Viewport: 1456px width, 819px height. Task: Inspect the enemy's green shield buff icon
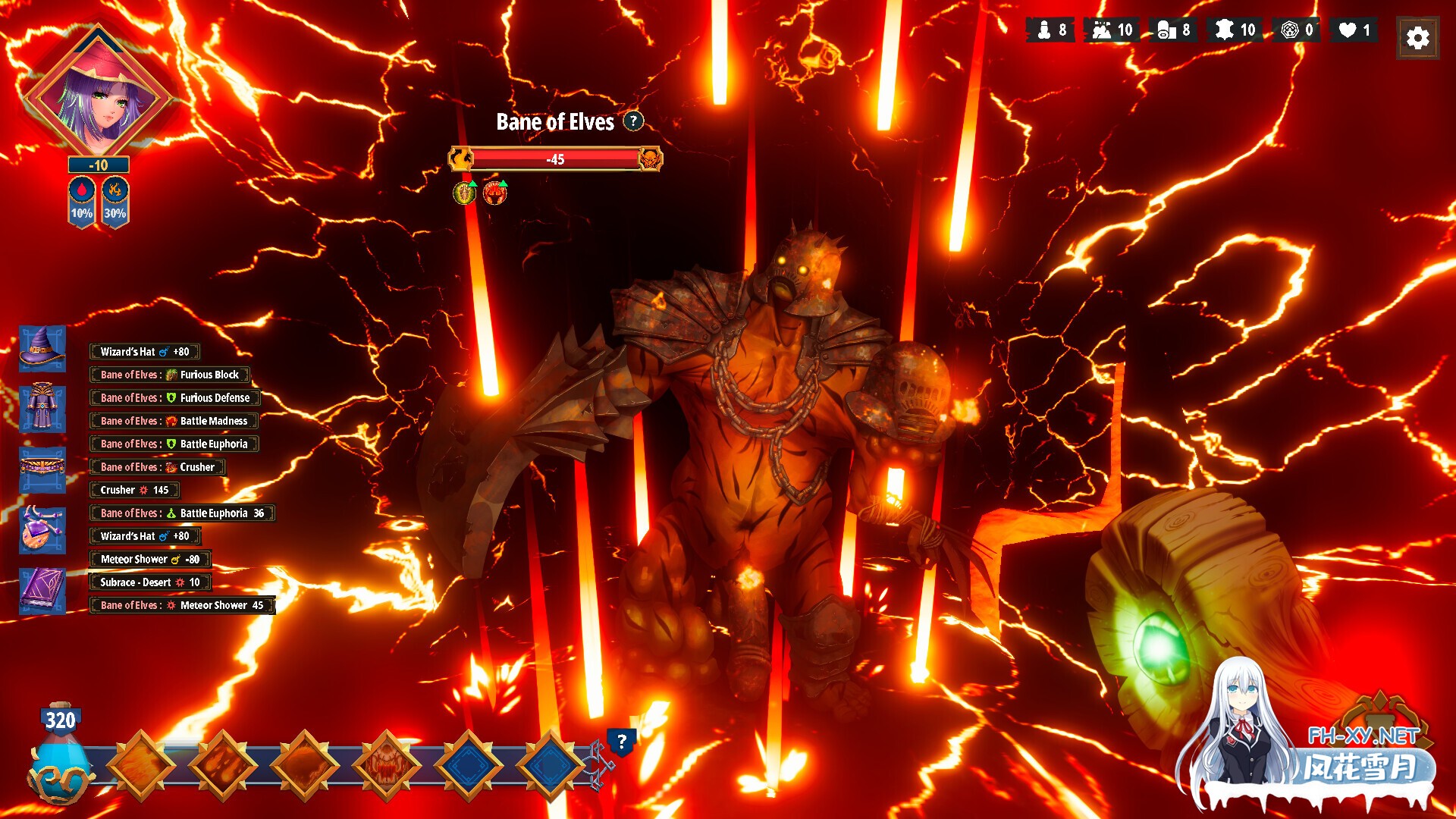464,193
